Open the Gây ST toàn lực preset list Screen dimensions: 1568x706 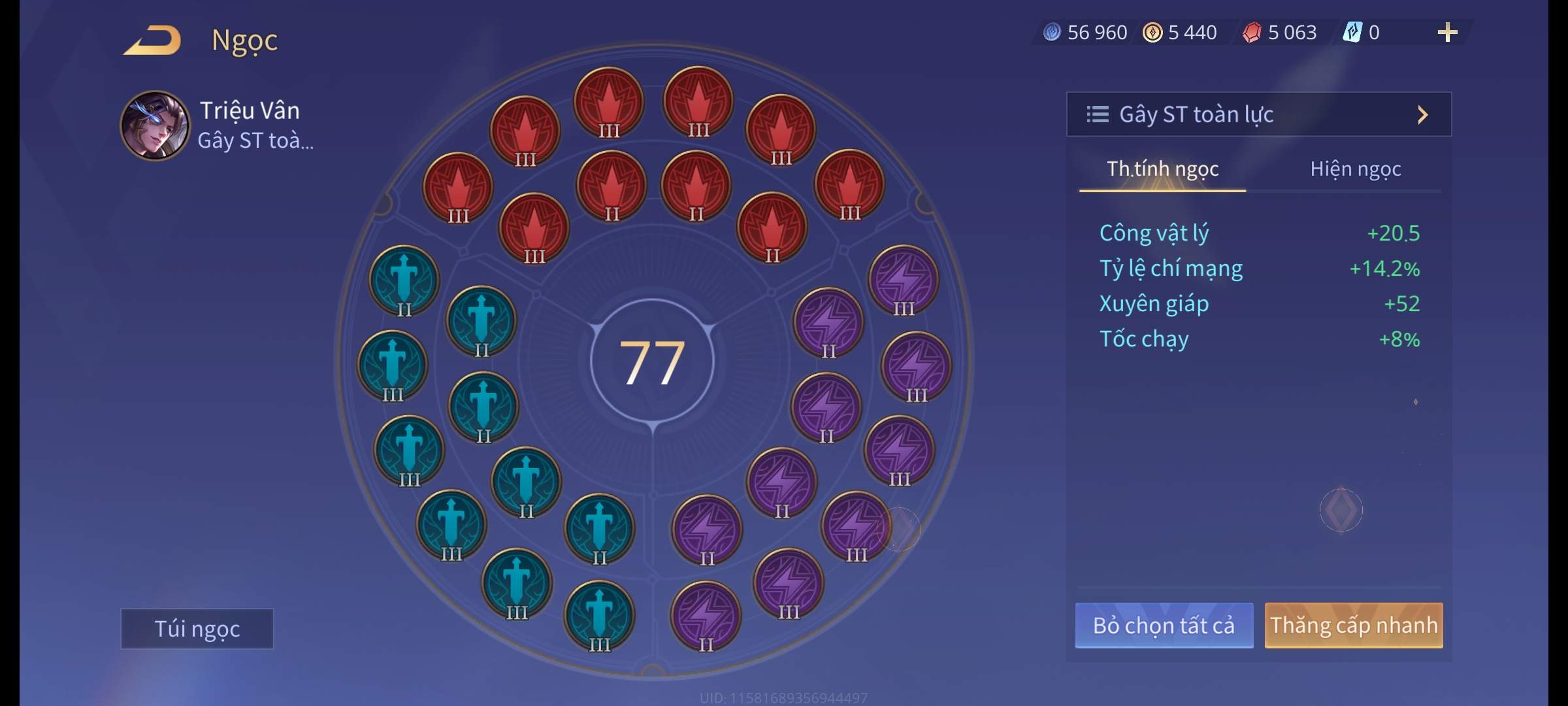[1258, 114]
